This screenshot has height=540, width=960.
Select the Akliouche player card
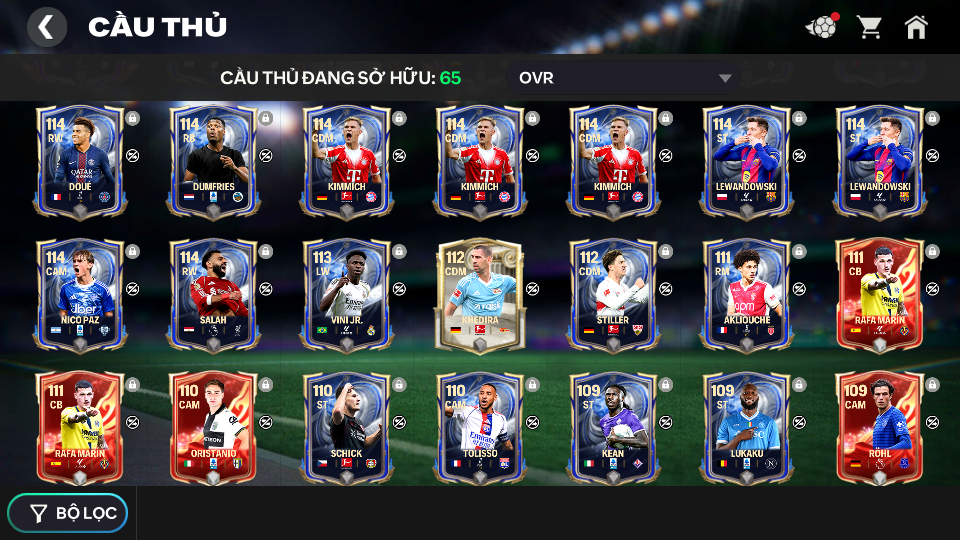(745, 294)
